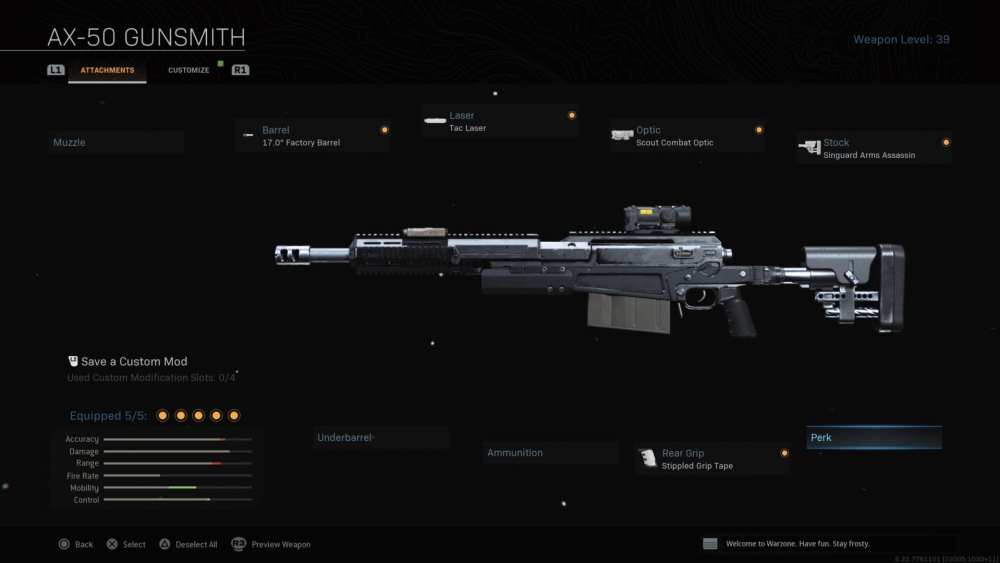Select the empty Muzzle attachment slot
Viewport: 1000px width, 563px height.
[x=115, y=143]
